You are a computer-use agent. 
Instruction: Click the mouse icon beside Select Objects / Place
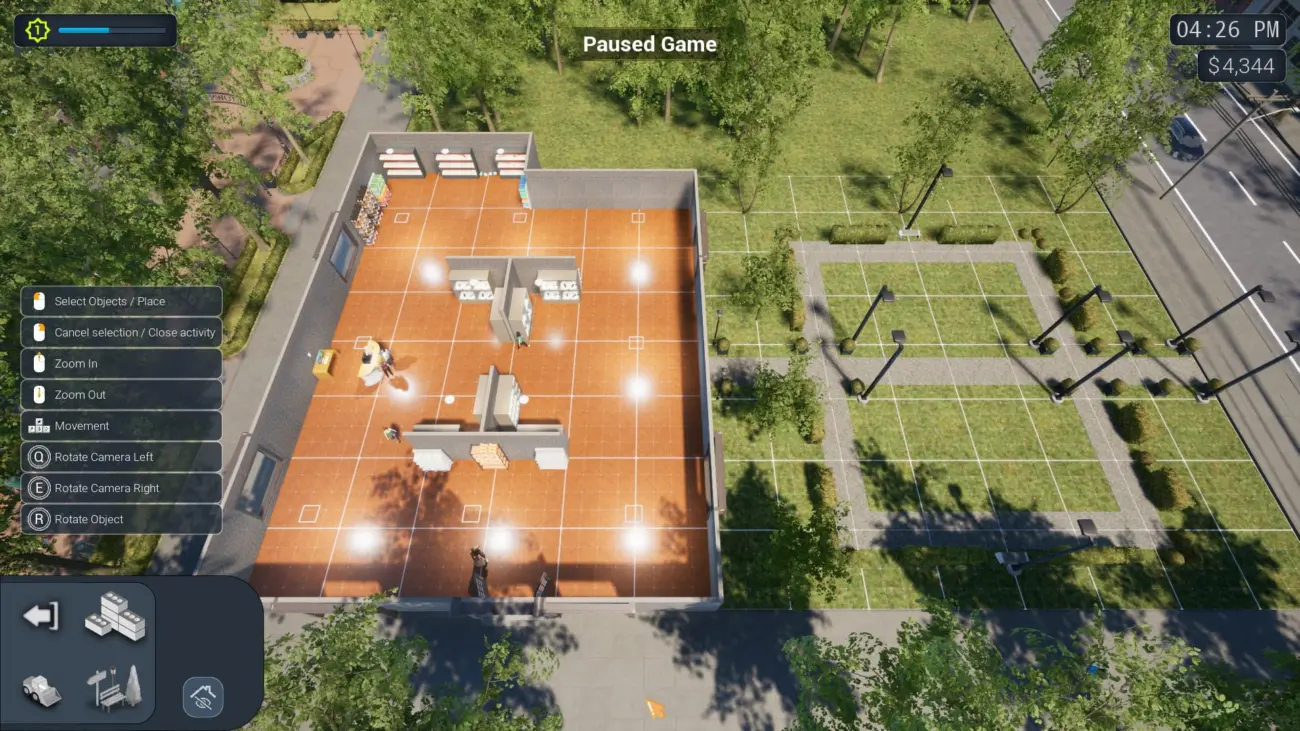pos(37,301)
